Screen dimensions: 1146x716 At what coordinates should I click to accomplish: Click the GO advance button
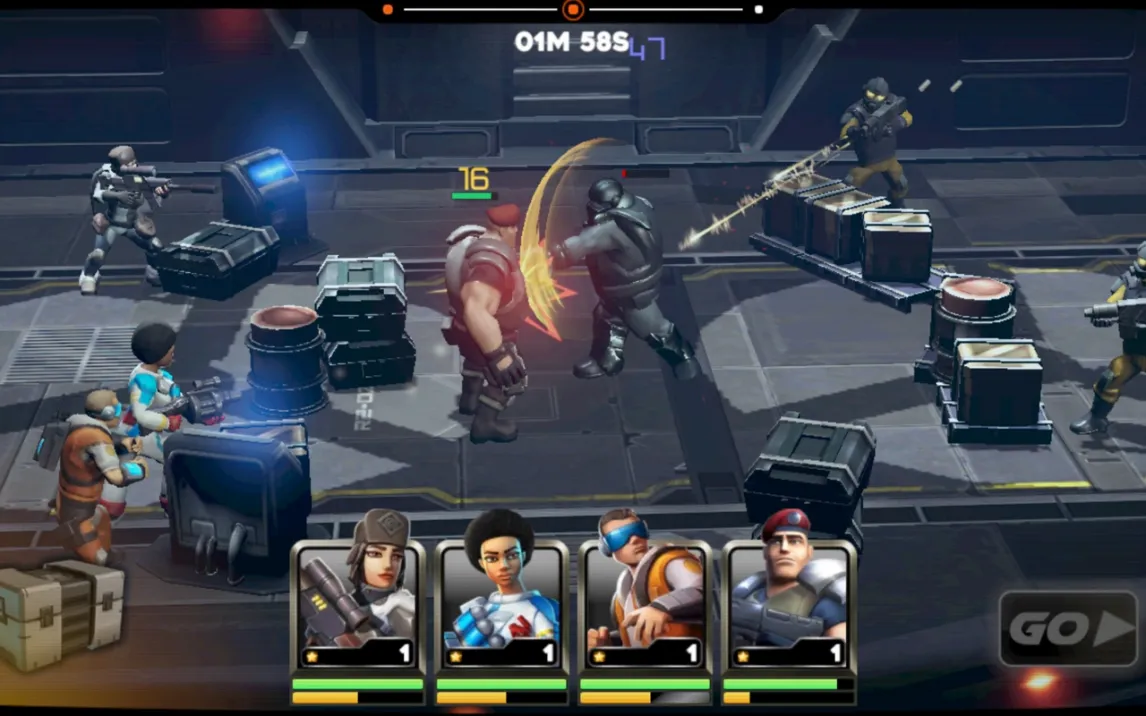[1067, 628]
